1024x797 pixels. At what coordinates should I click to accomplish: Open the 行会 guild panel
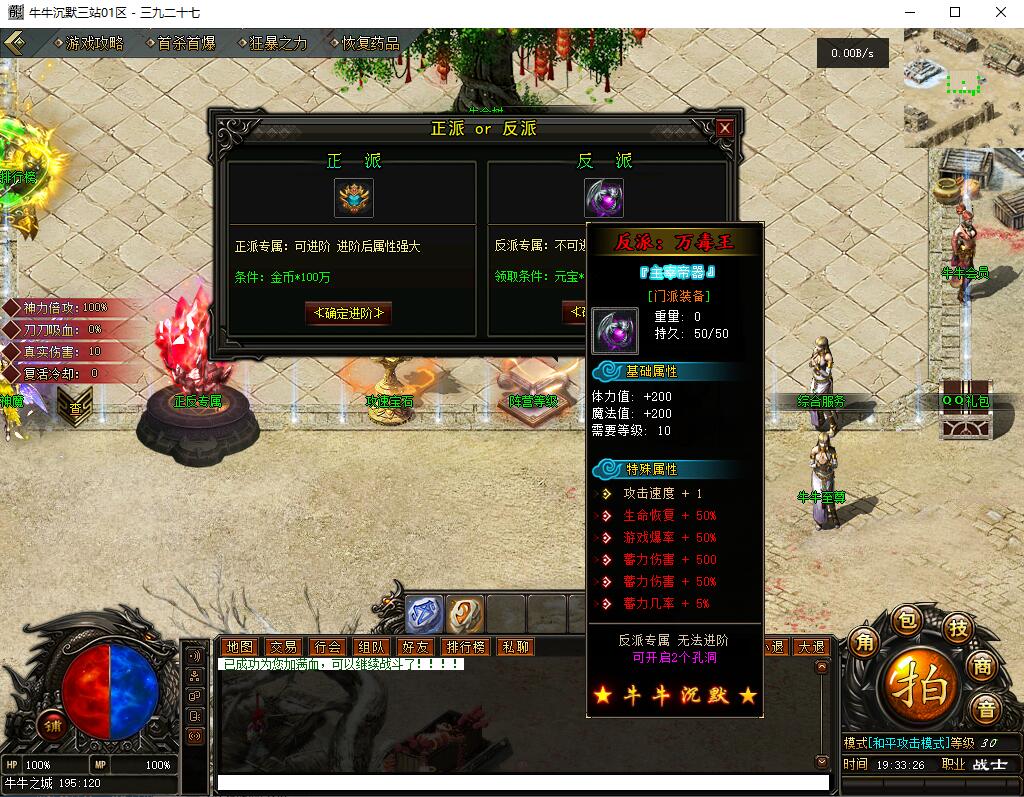(326, 647)
